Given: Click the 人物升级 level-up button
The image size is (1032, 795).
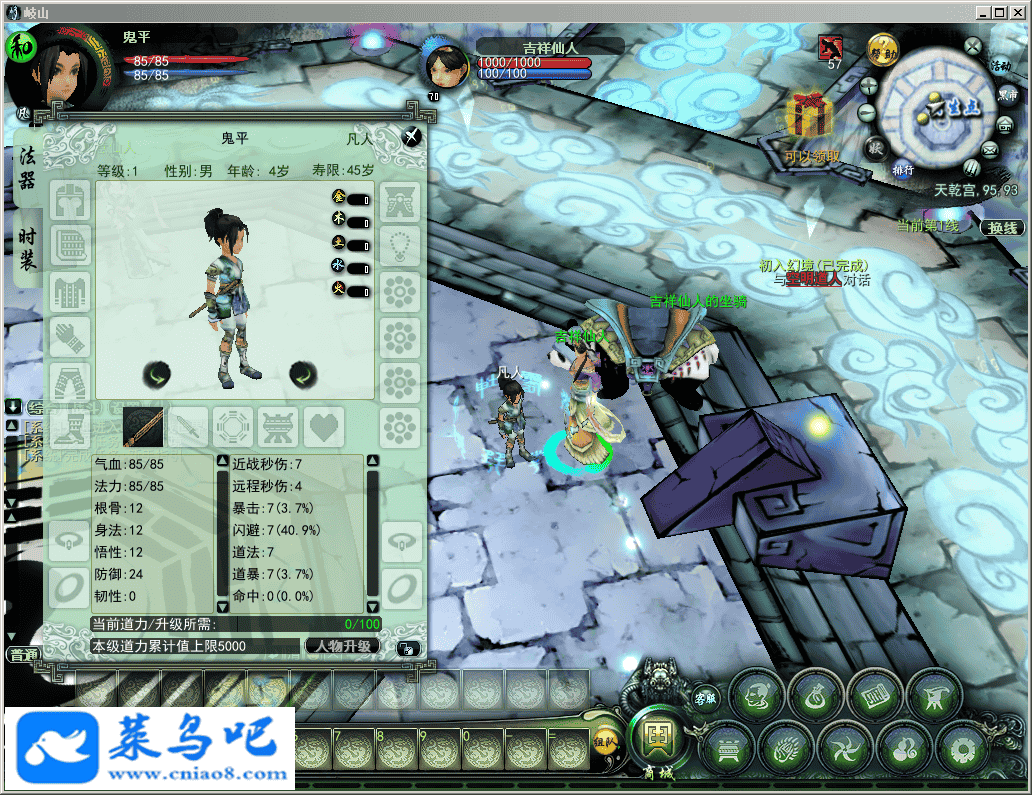Looking at the screenshot, I should pyautogui.click(x=343, y=646).
